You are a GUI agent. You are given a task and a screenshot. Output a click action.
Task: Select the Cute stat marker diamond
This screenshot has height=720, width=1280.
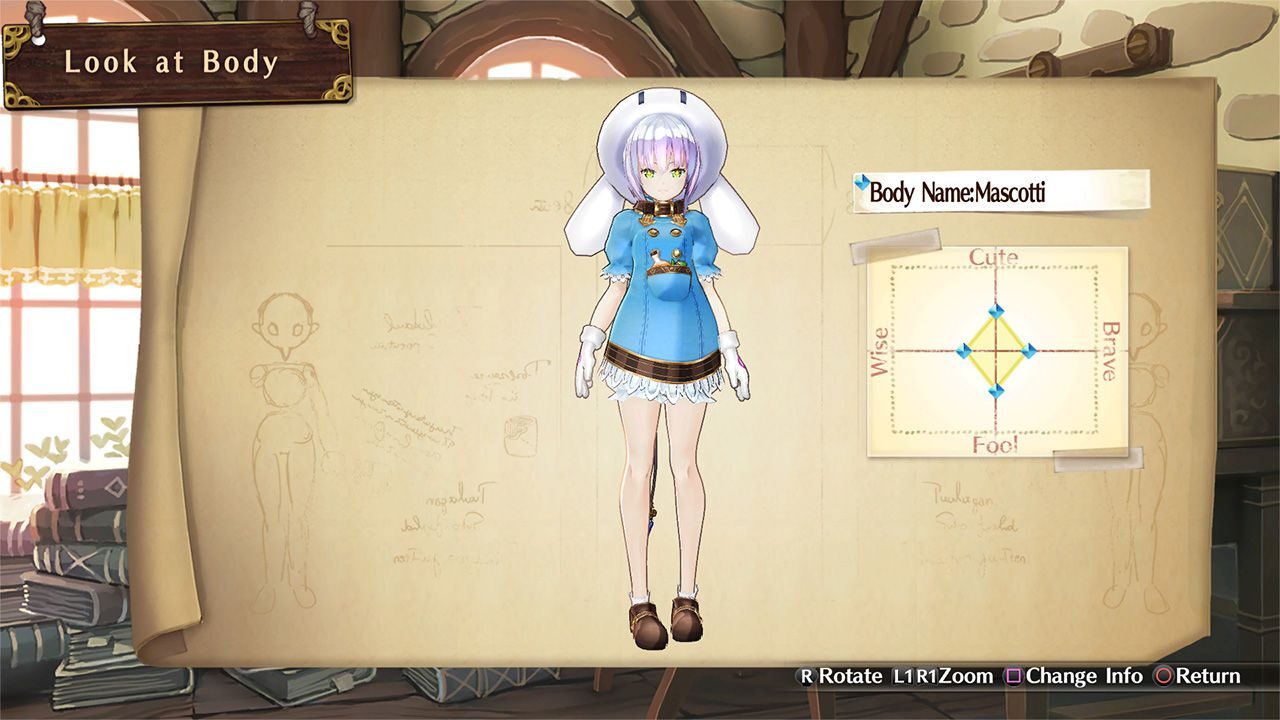point(997,312)
